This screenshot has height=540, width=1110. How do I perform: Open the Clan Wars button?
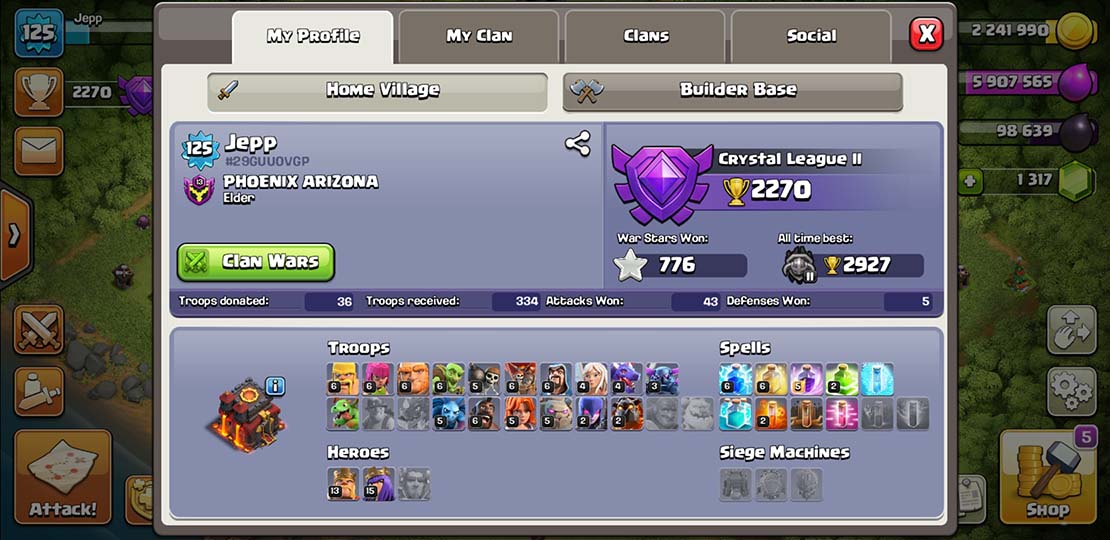tap(256, 262)
